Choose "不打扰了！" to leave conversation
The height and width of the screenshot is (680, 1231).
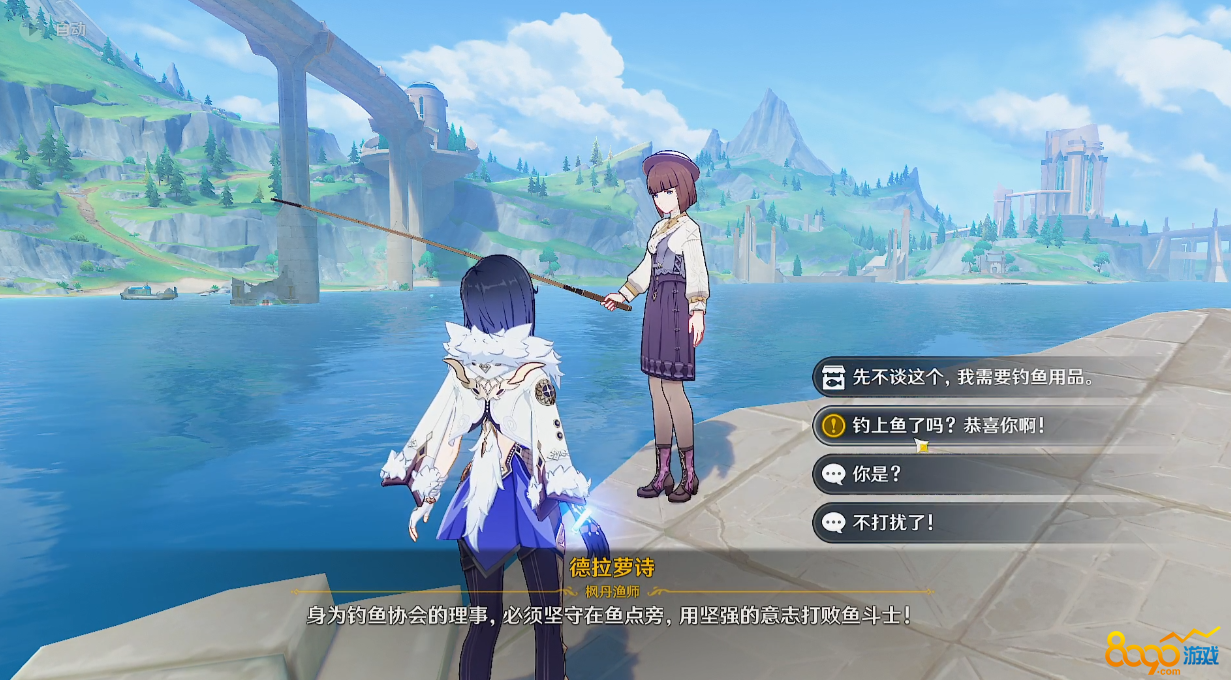pyautogui.click(x=892, y=522)
